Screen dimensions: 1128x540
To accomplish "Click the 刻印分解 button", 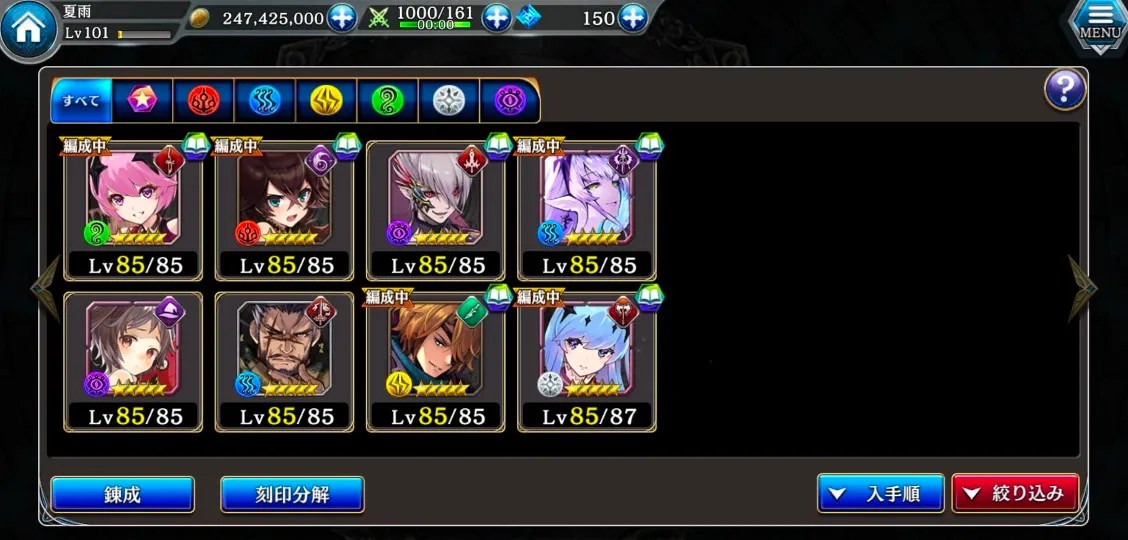I will click(292, 494).
